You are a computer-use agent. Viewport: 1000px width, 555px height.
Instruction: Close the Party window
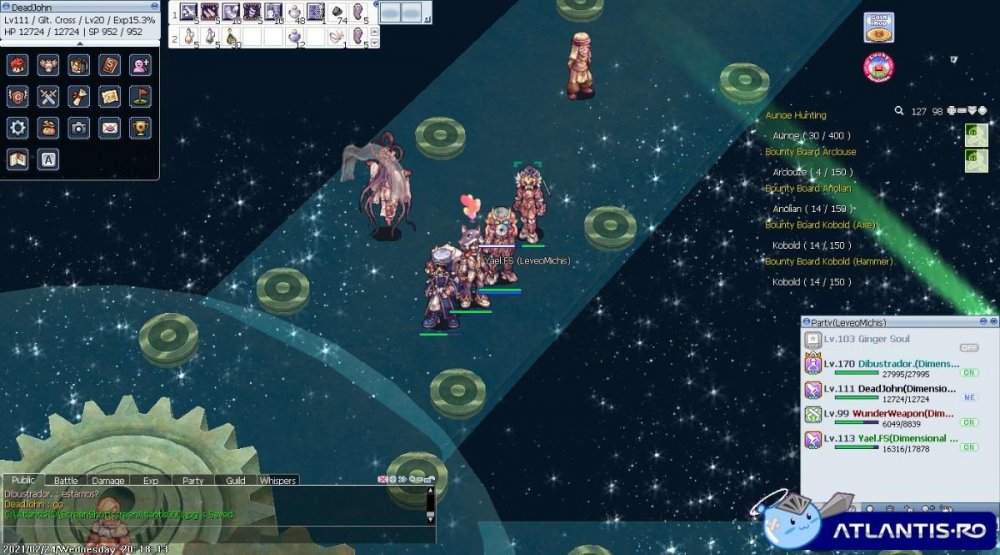(993, 322)
